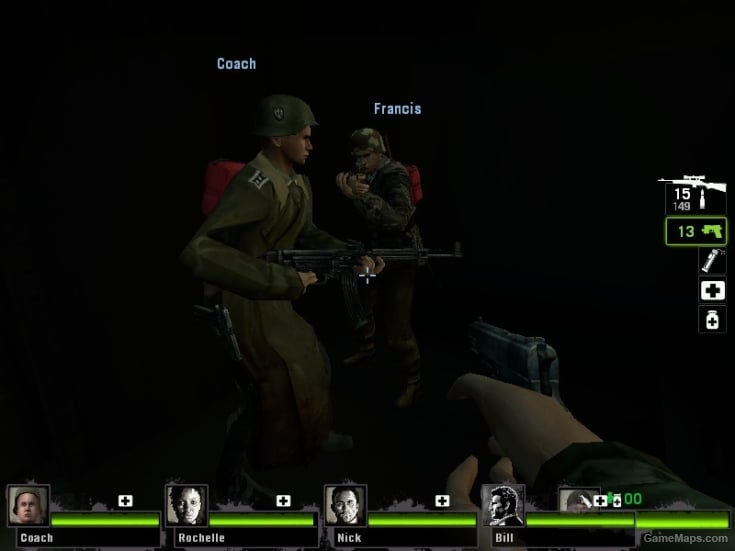
Task: Select the first aid kit slot
Action: pos(711,291)
